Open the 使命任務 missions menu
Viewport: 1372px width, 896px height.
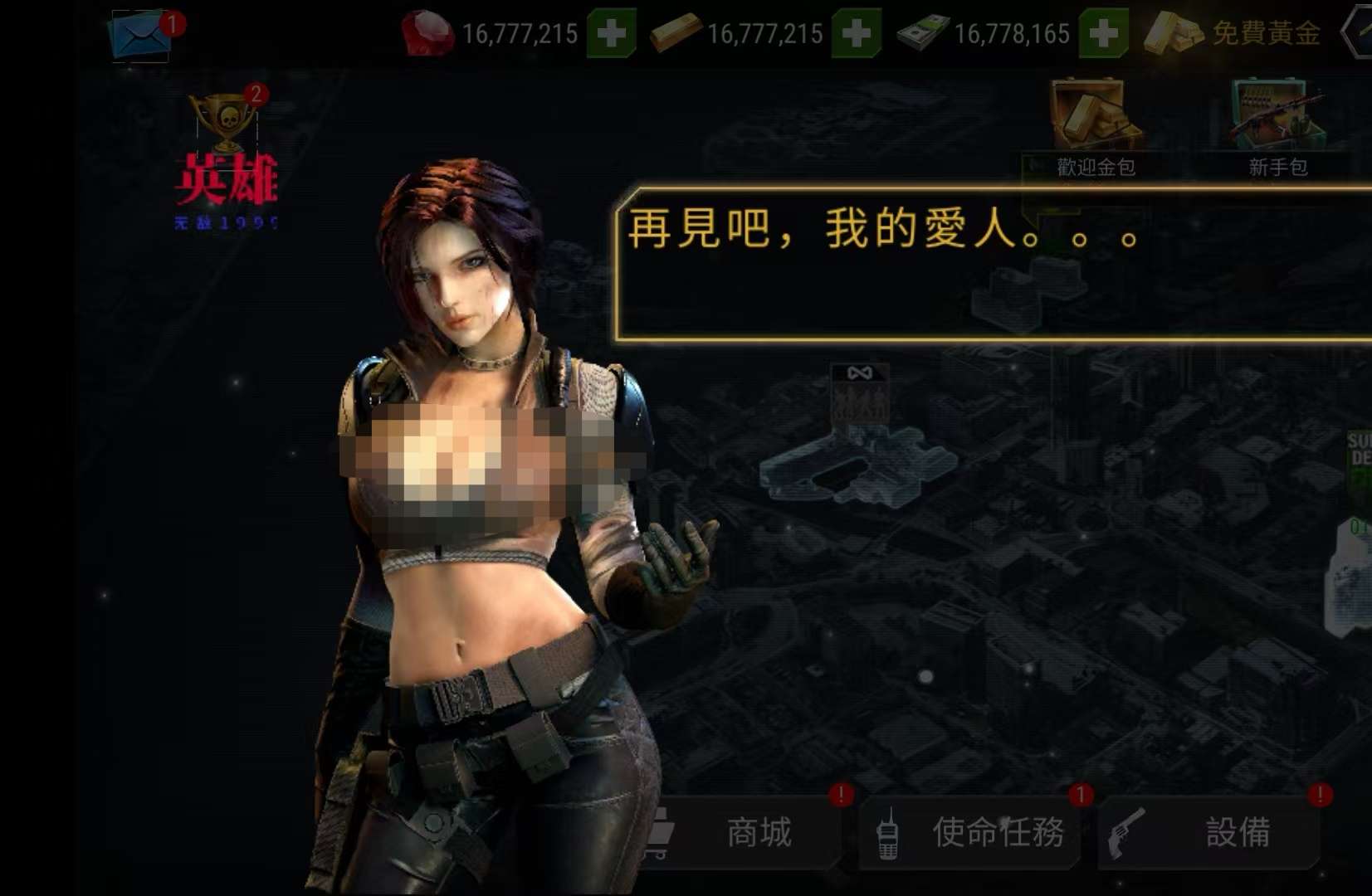coord(970,832)
